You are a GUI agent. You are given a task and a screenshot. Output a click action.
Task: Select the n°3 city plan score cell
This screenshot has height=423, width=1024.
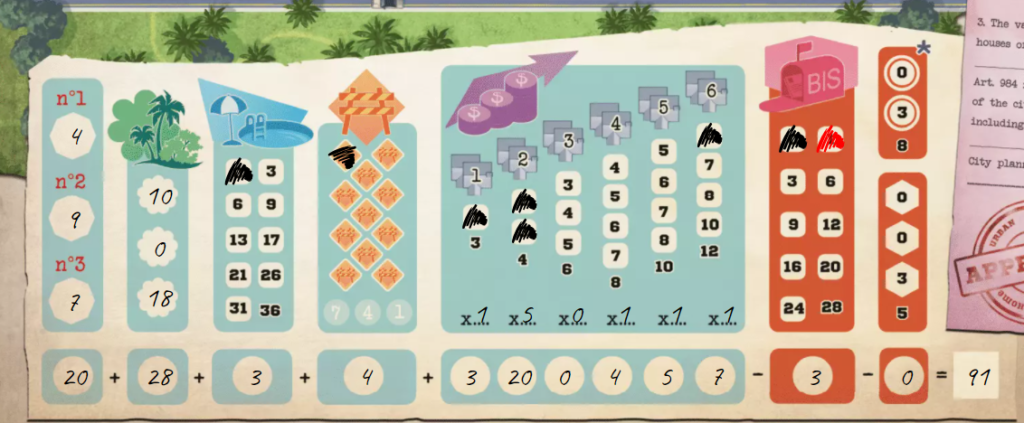coord(78,299)
